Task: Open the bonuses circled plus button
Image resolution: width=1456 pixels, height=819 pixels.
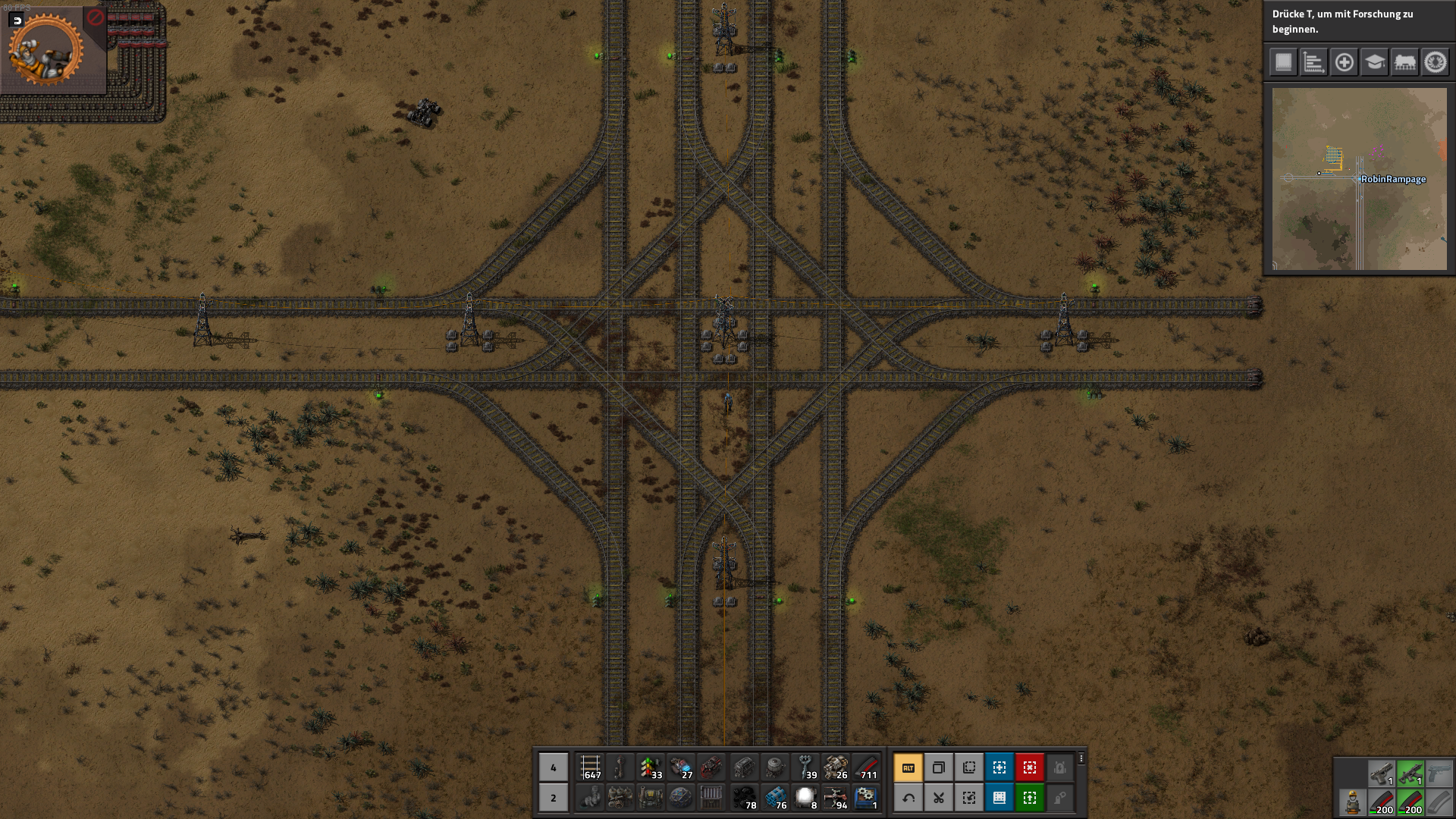Action: [1344, 62]
